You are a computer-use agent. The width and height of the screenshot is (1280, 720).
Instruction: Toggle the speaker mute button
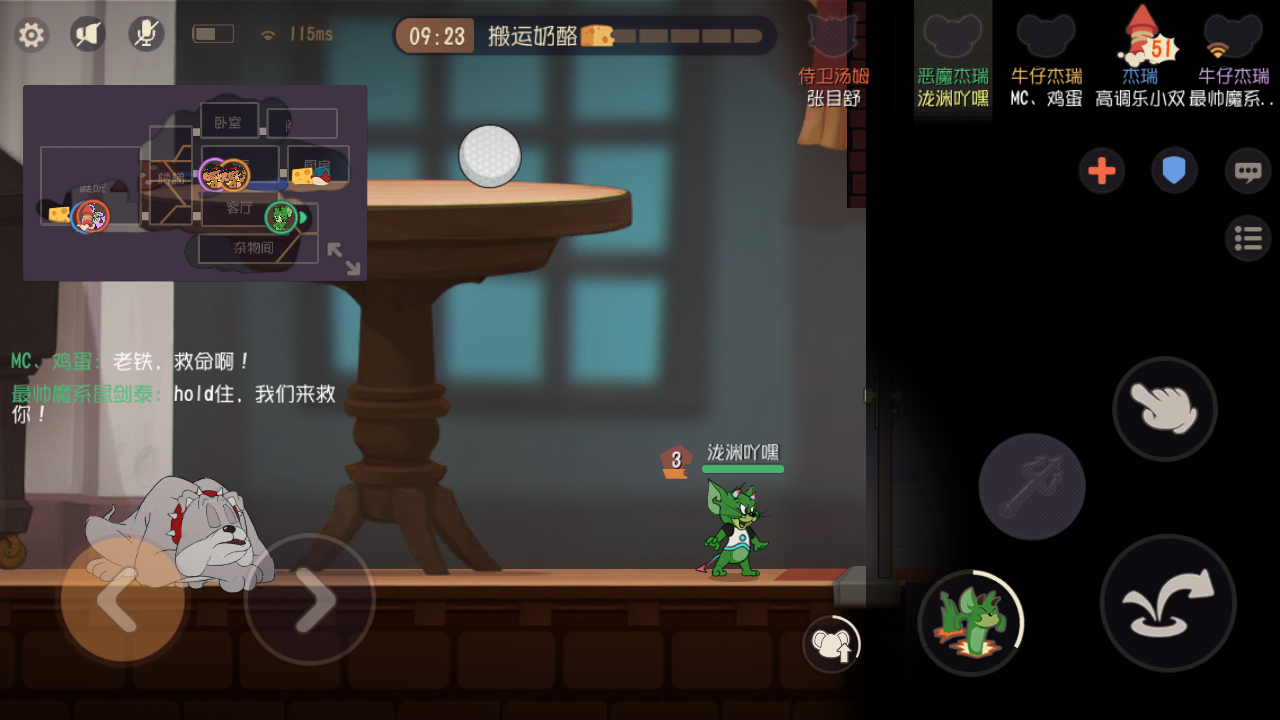(86, 33)
